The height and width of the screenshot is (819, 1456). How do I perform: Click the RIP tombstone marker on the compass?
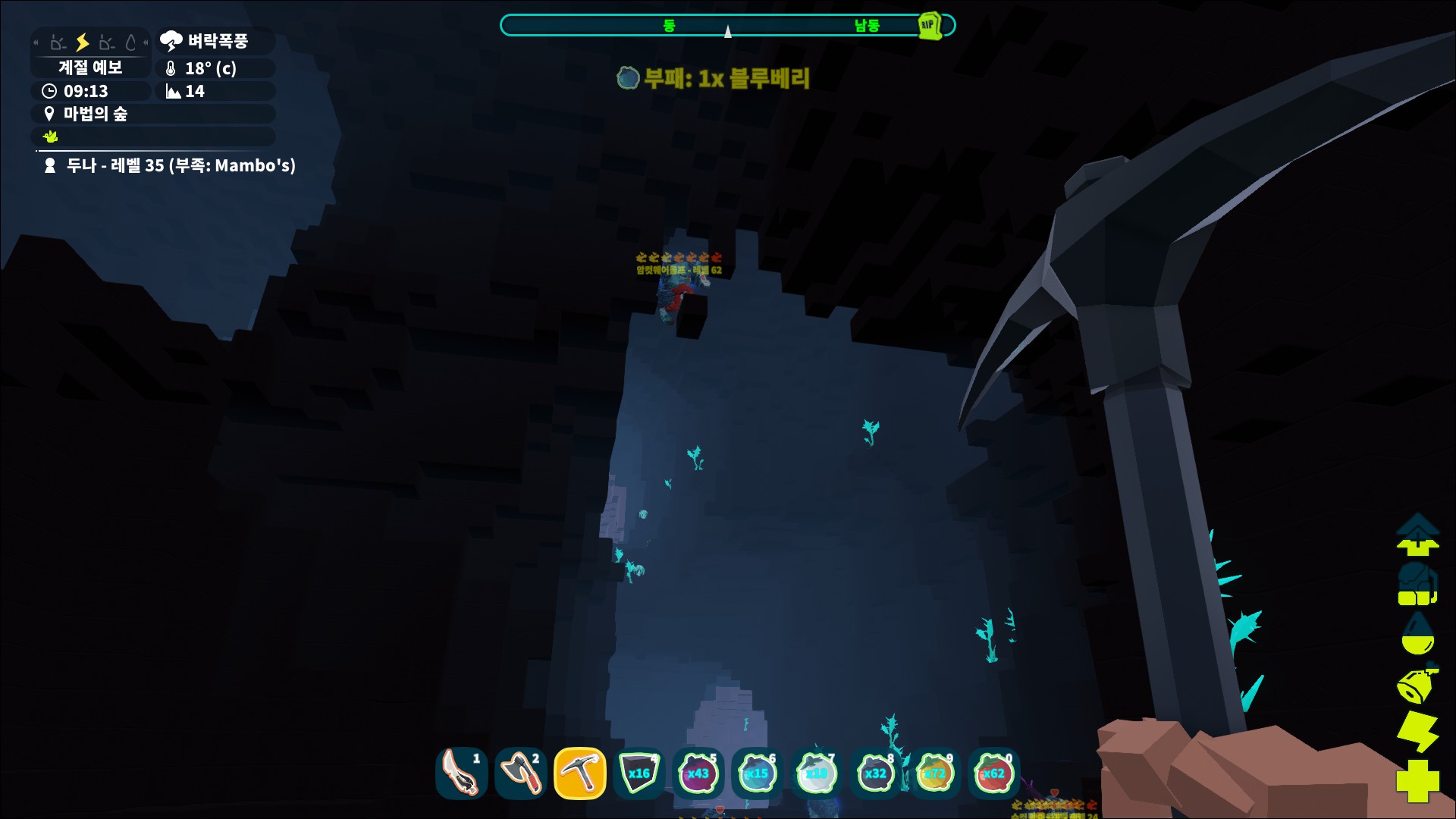931,25
